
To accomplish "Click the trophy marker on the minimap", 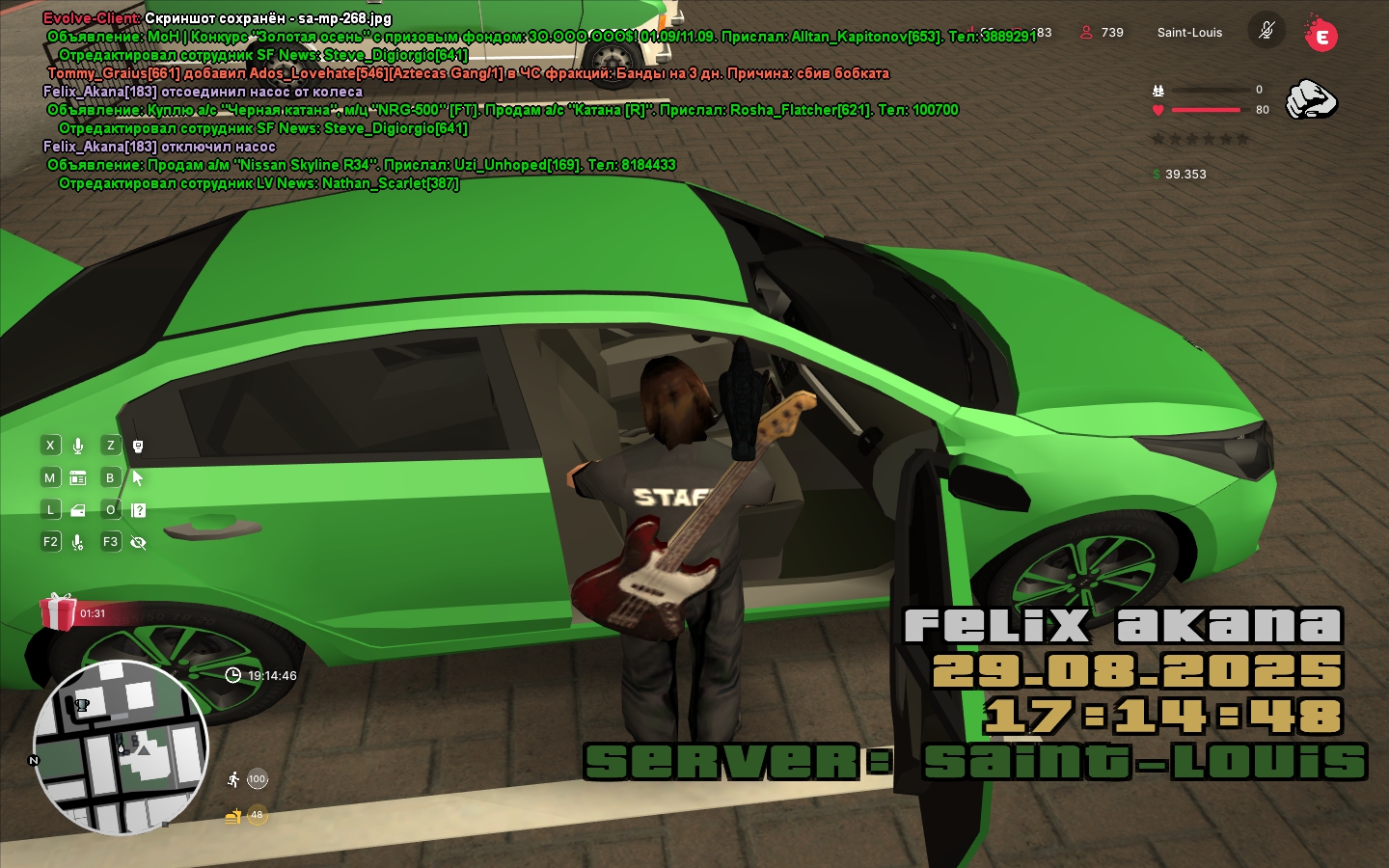I will tap(82, 705).
